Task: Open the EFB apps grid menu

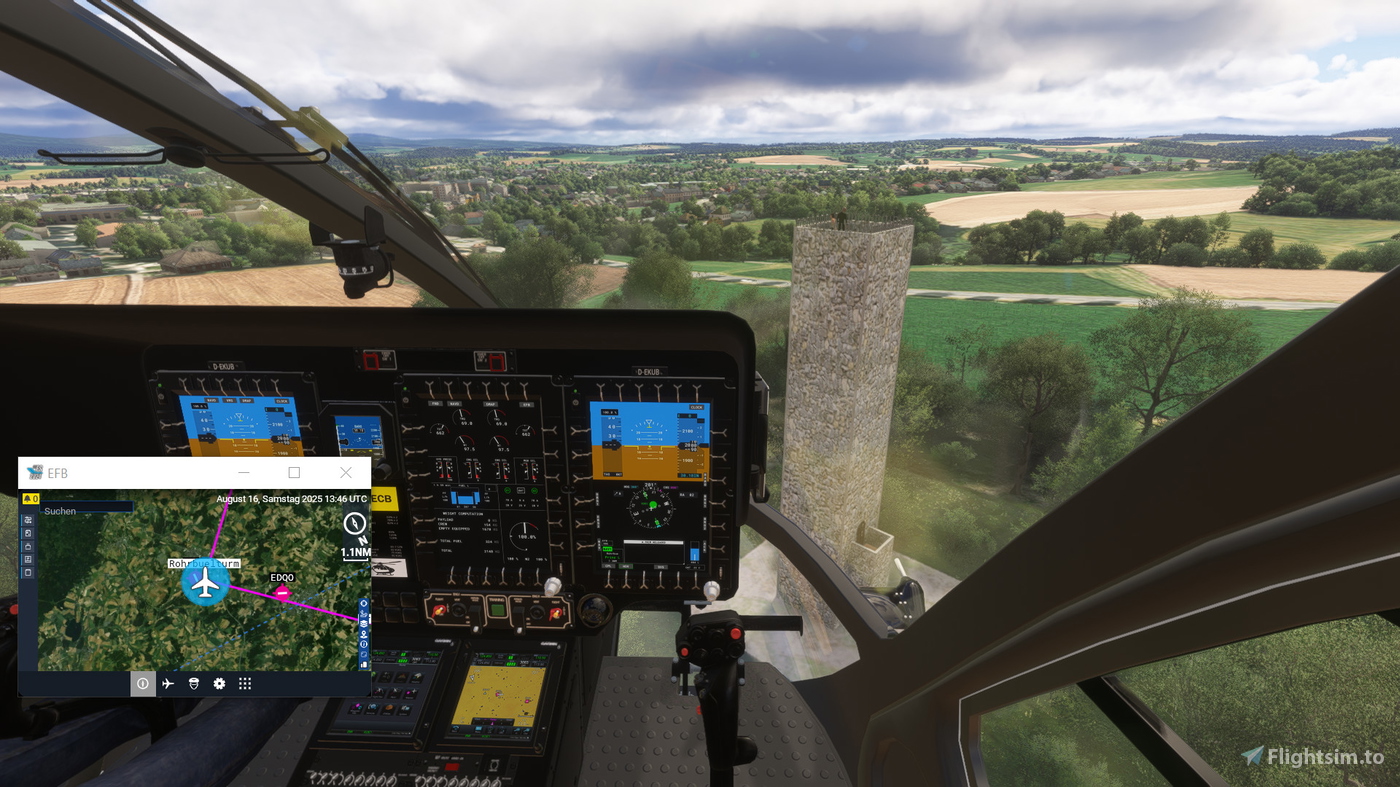Action: pos(245,683)
